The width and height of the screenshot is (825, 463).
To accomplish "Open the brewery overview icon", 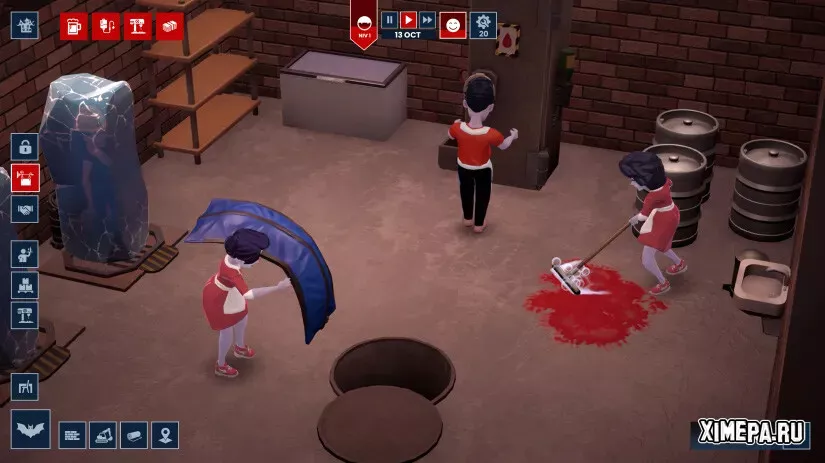I will pyautogui.click(x=25, y=25).
